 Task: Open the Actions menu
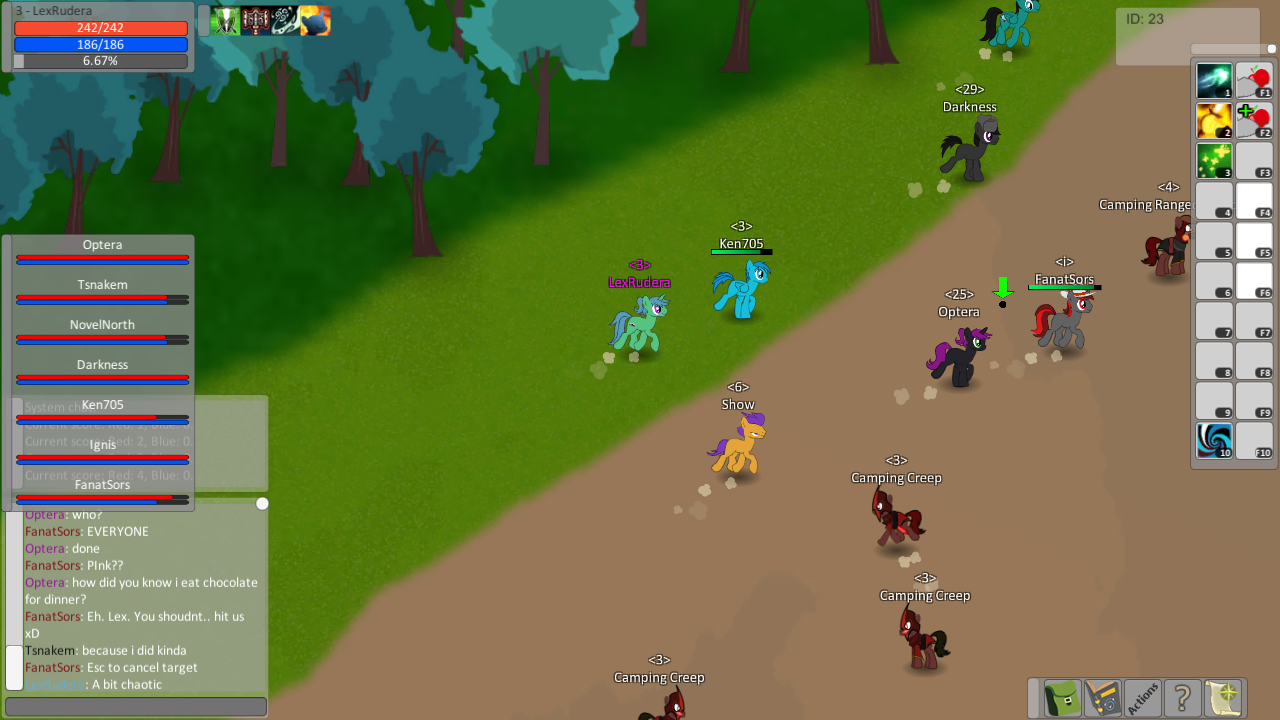1144,698
